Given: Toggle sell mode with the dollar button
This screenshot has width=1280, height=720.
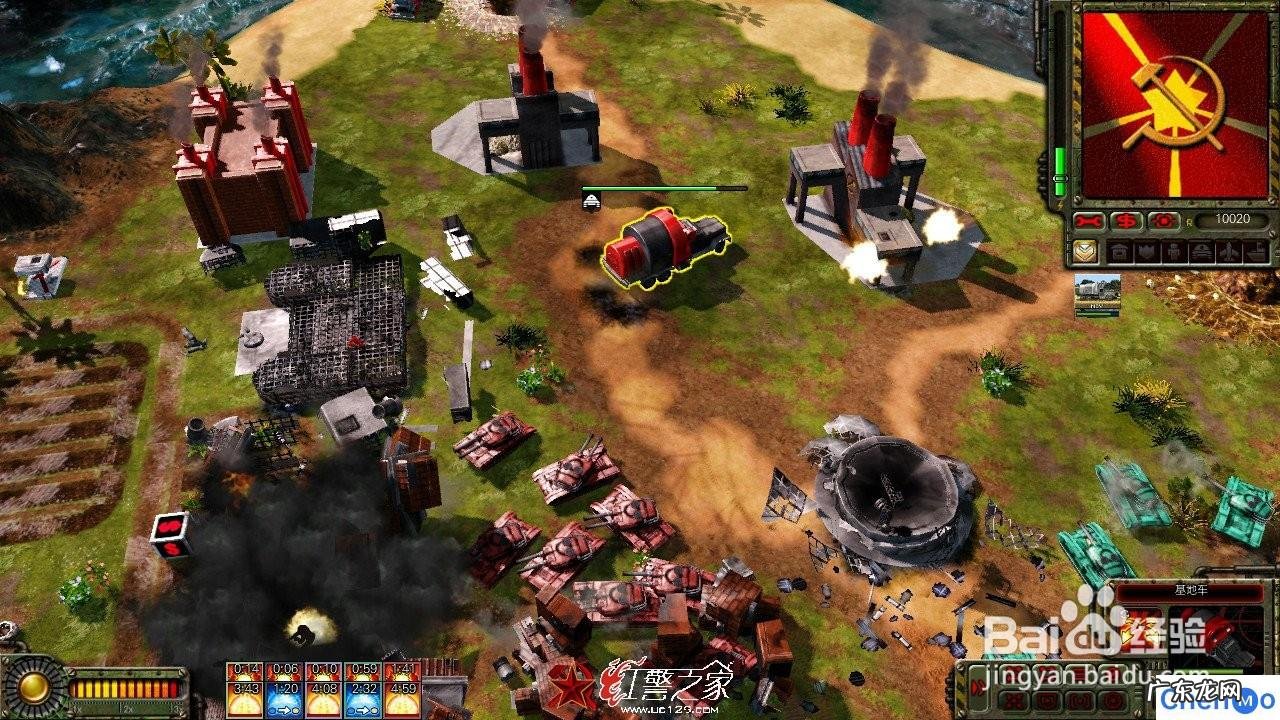Looking at the screenshot, I should pos(1126,221).
